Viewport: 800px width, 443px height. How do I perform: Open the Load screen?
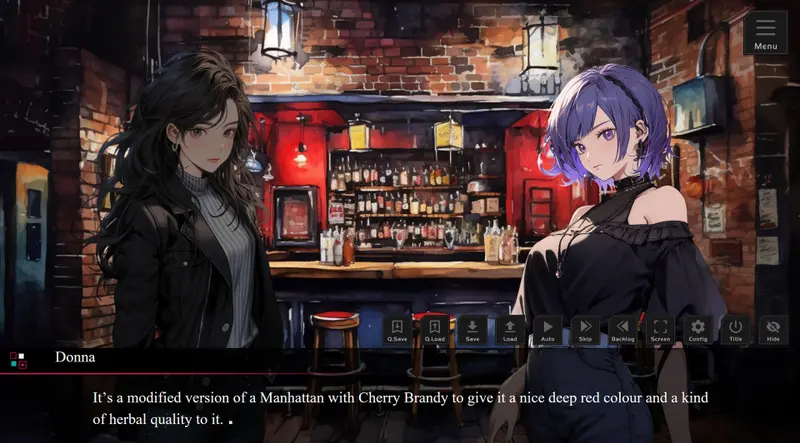coord(510,330)
